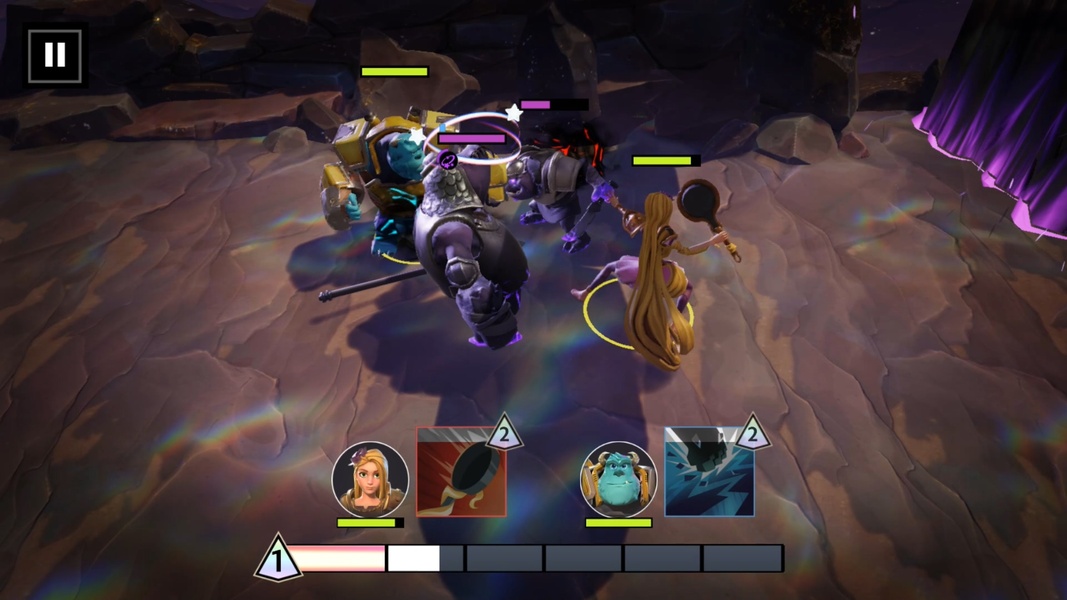Activate Sulley's blue roar ability card
Screen dimensions: 1067x600
708,472
